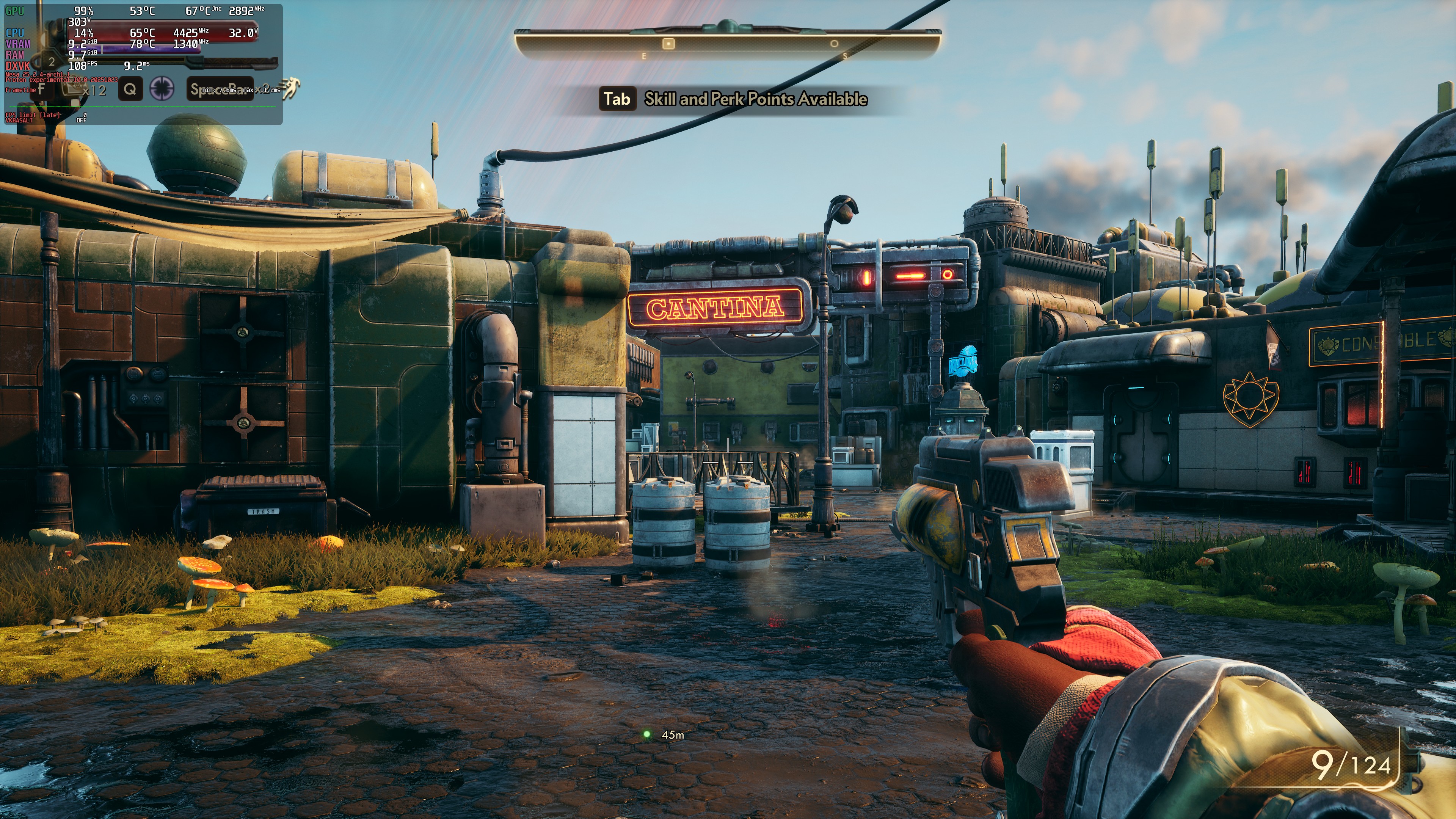The height and width of the screenshot is (819, 1456).
Task: Select the circle marker on the compass bar
Action: pos(834,44)
